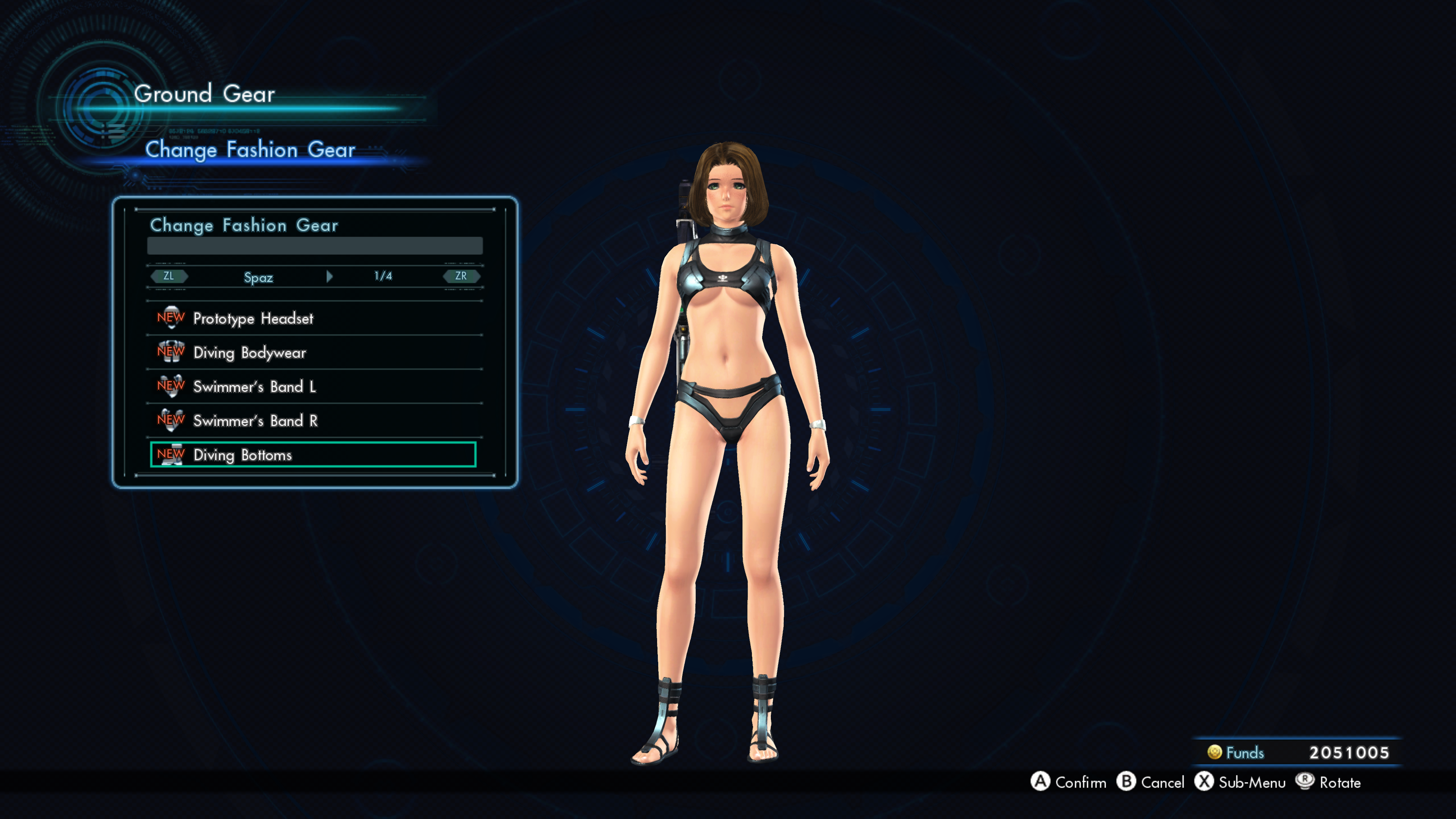
Task: Select Prototype Headset from the list
Action: click(253, 319)
